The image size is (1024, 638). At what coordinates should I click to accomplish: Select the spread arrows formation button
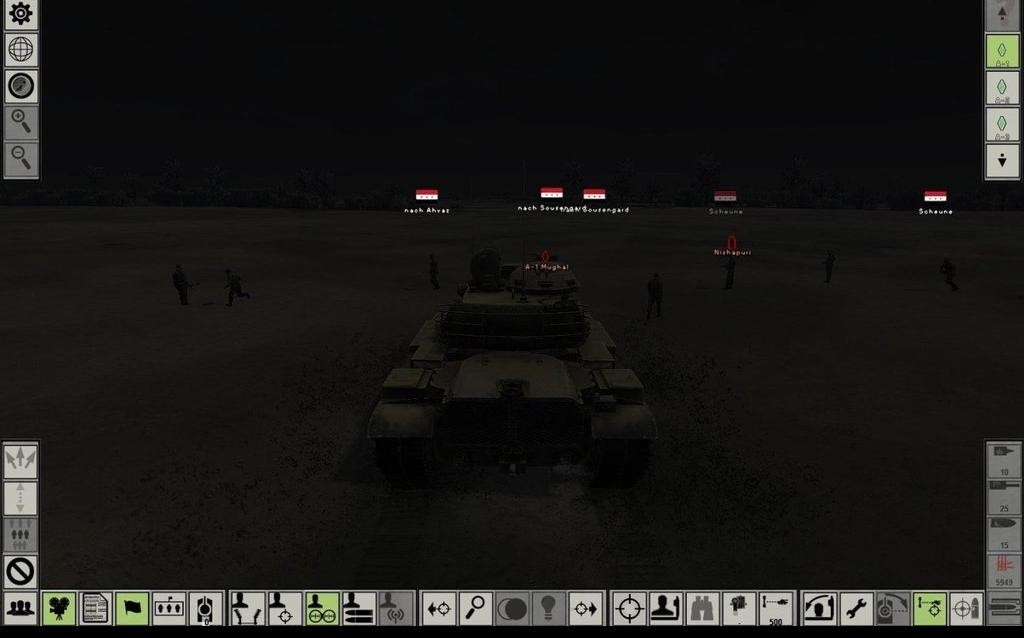20,460
